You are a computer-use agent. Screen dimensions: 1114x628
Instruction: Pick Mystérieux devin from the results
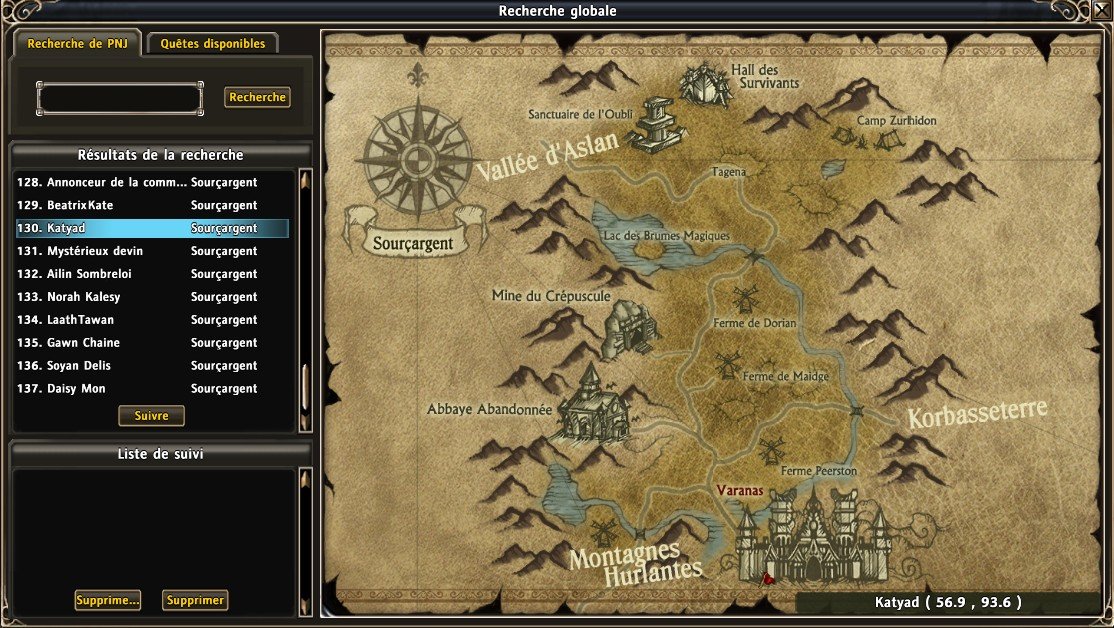pyautogui.click(x=152, y=252)
